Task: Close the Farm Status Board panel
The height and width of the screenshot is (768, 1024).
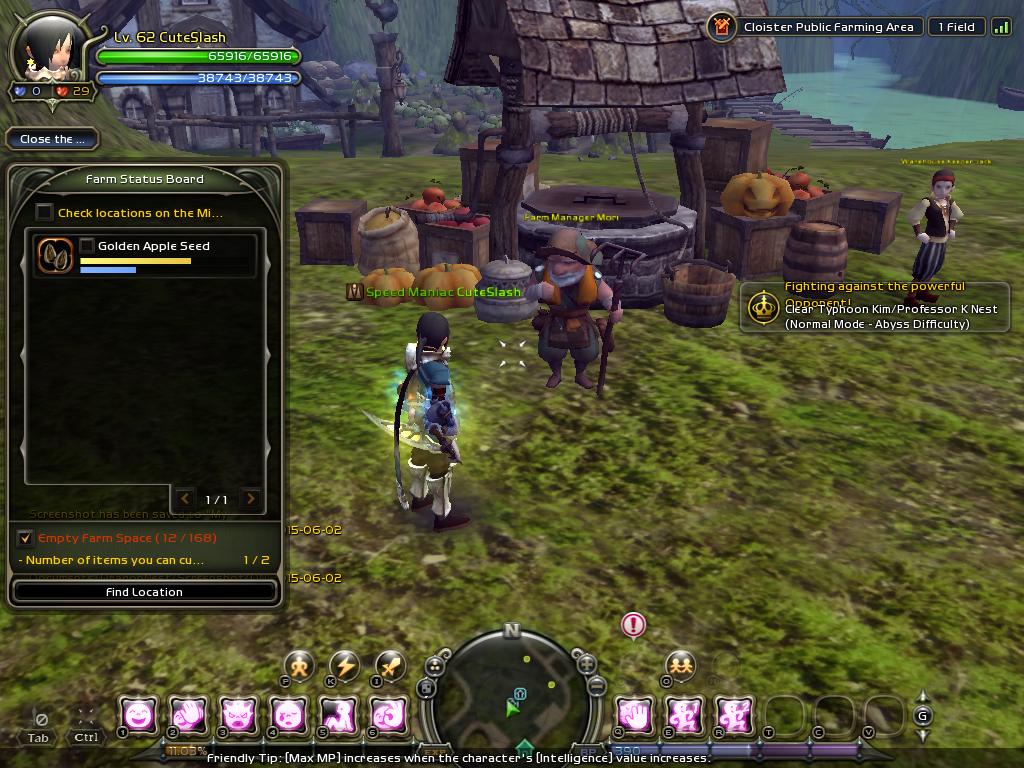Action: click(51, 139)
